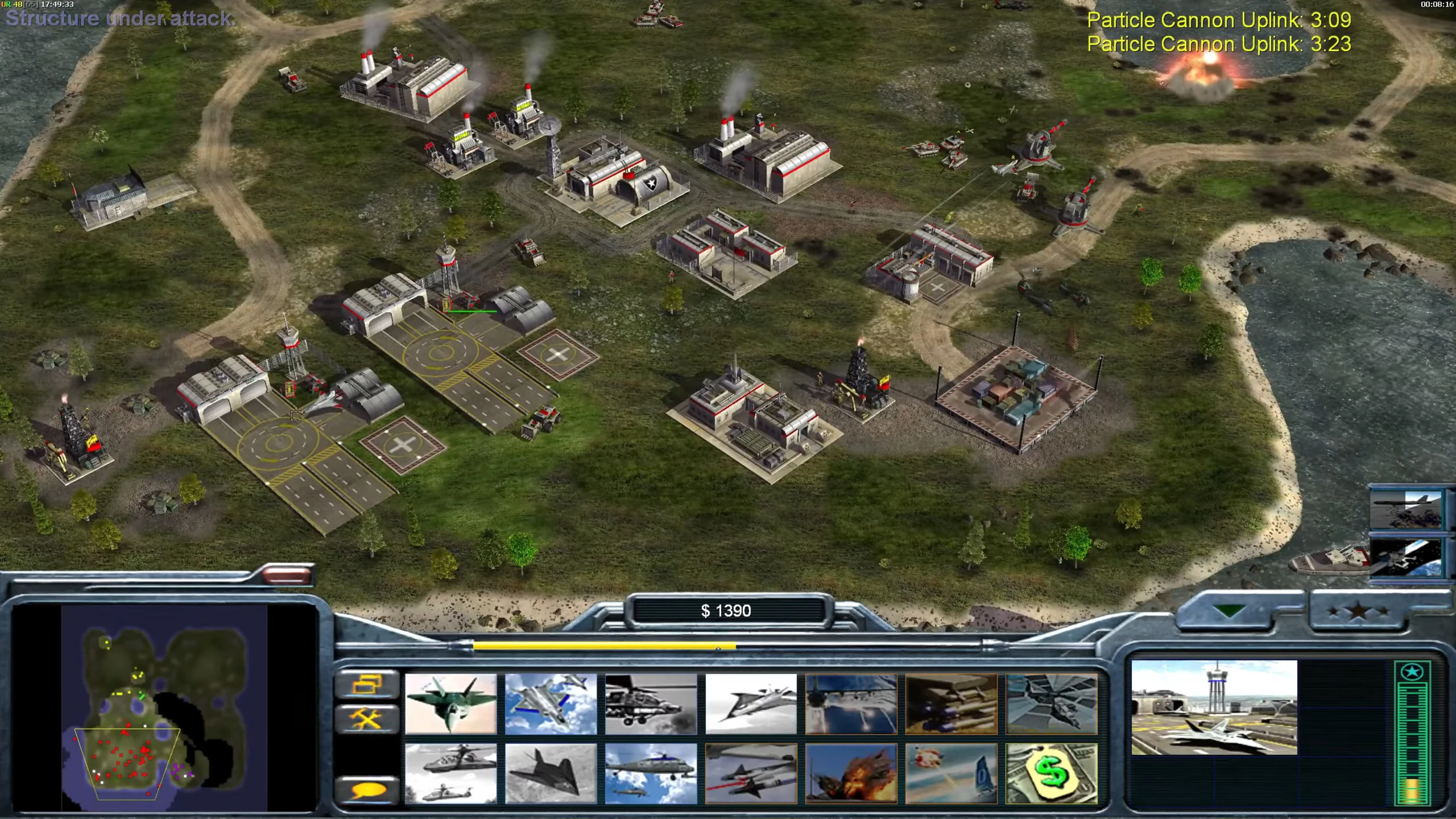Select the repair crossed-wrenches icon
Viewport: 1456px width, 819px height.
pos(367,718)
